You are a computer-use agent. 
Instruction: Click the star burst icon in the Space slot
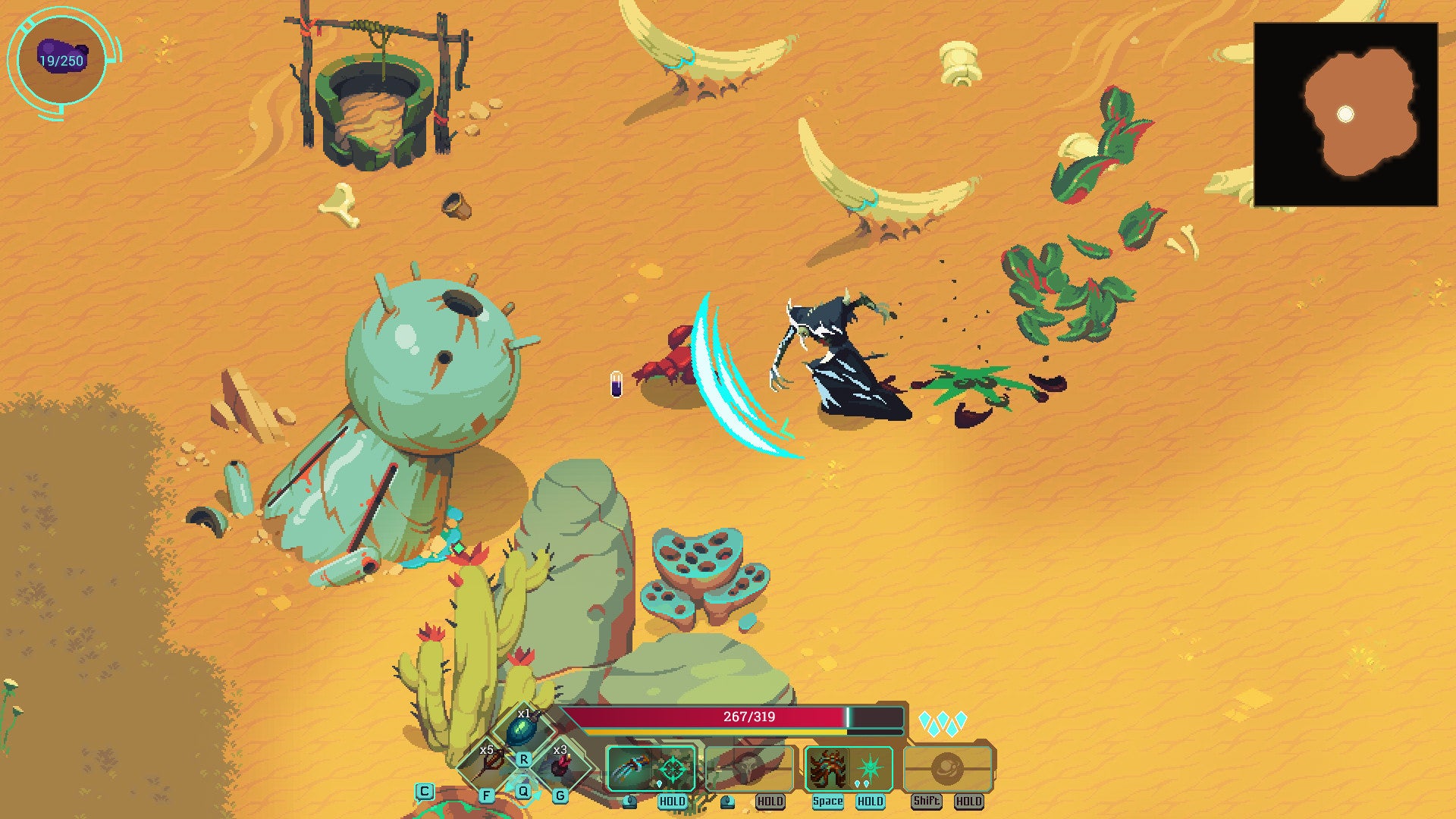(870, 766)
